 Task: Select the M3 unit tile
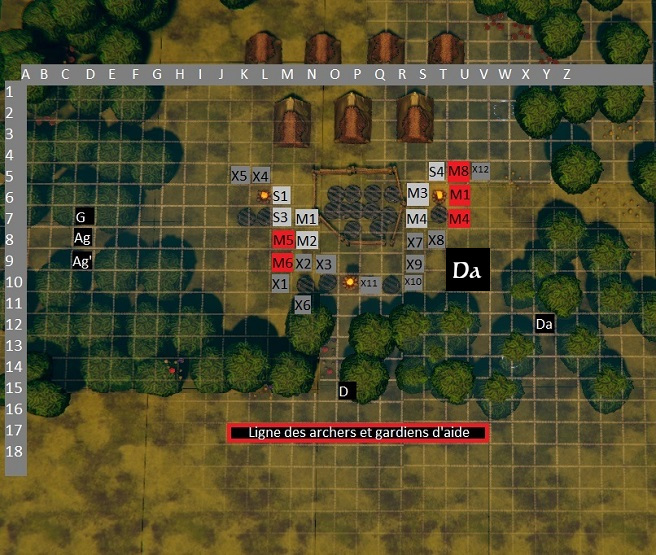417,194
